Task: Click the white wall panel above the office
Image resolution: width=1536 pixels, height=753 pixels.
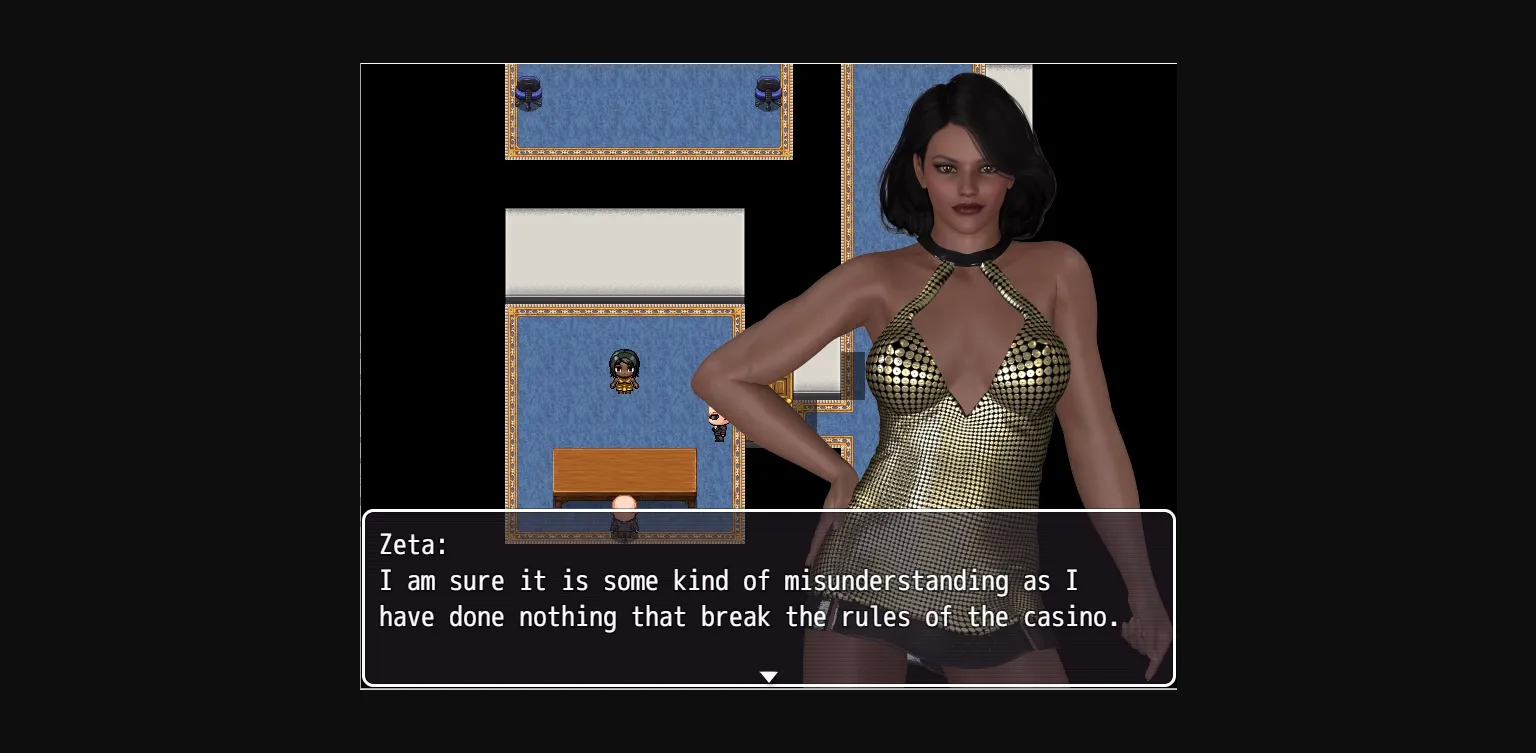Action: pyautogui.click(x=624, y=252)
